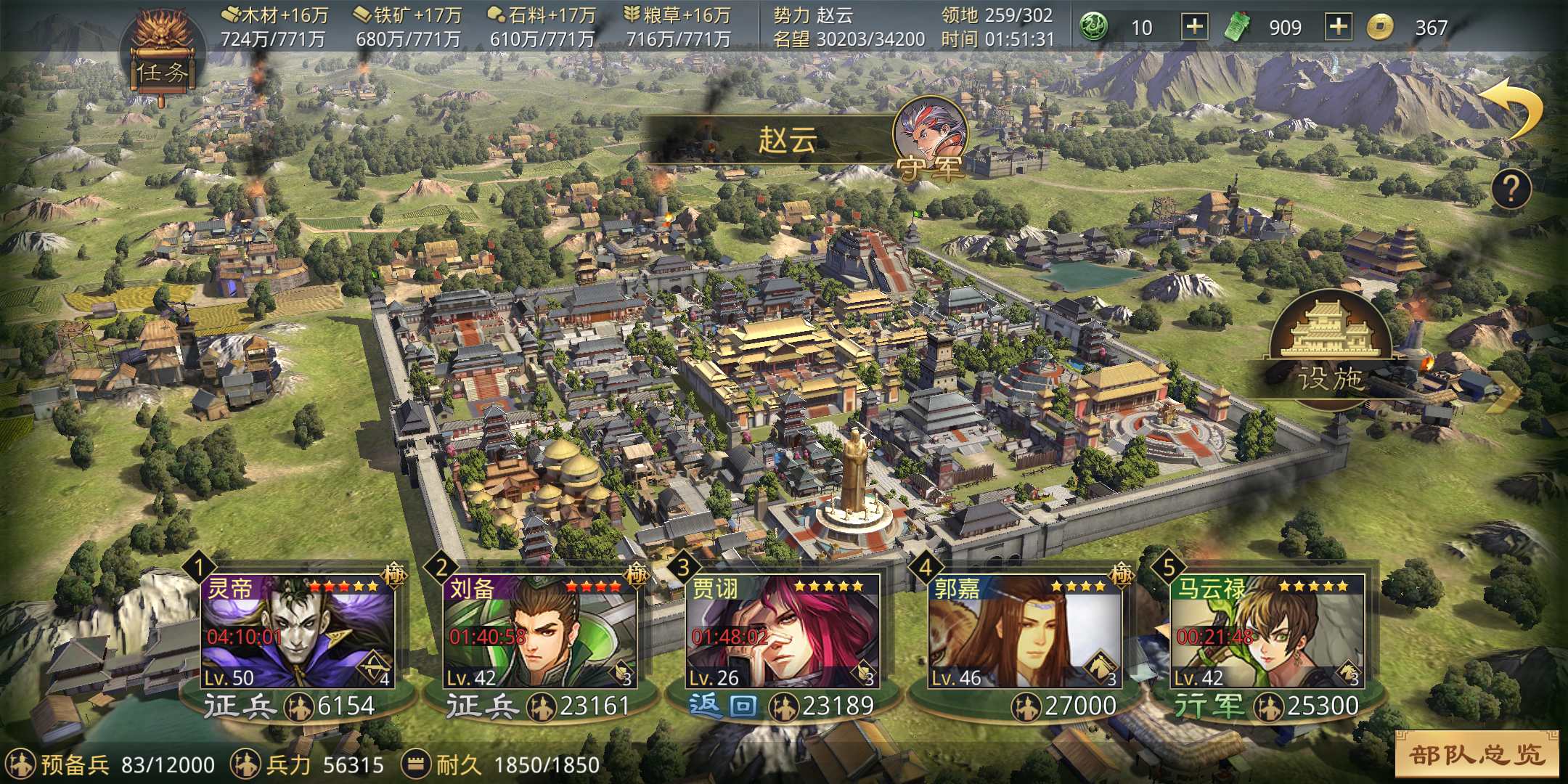This screenshot has width=1568, height=784.
Task: Select the 马云禄 troop card
Action: click(1267, 632)
